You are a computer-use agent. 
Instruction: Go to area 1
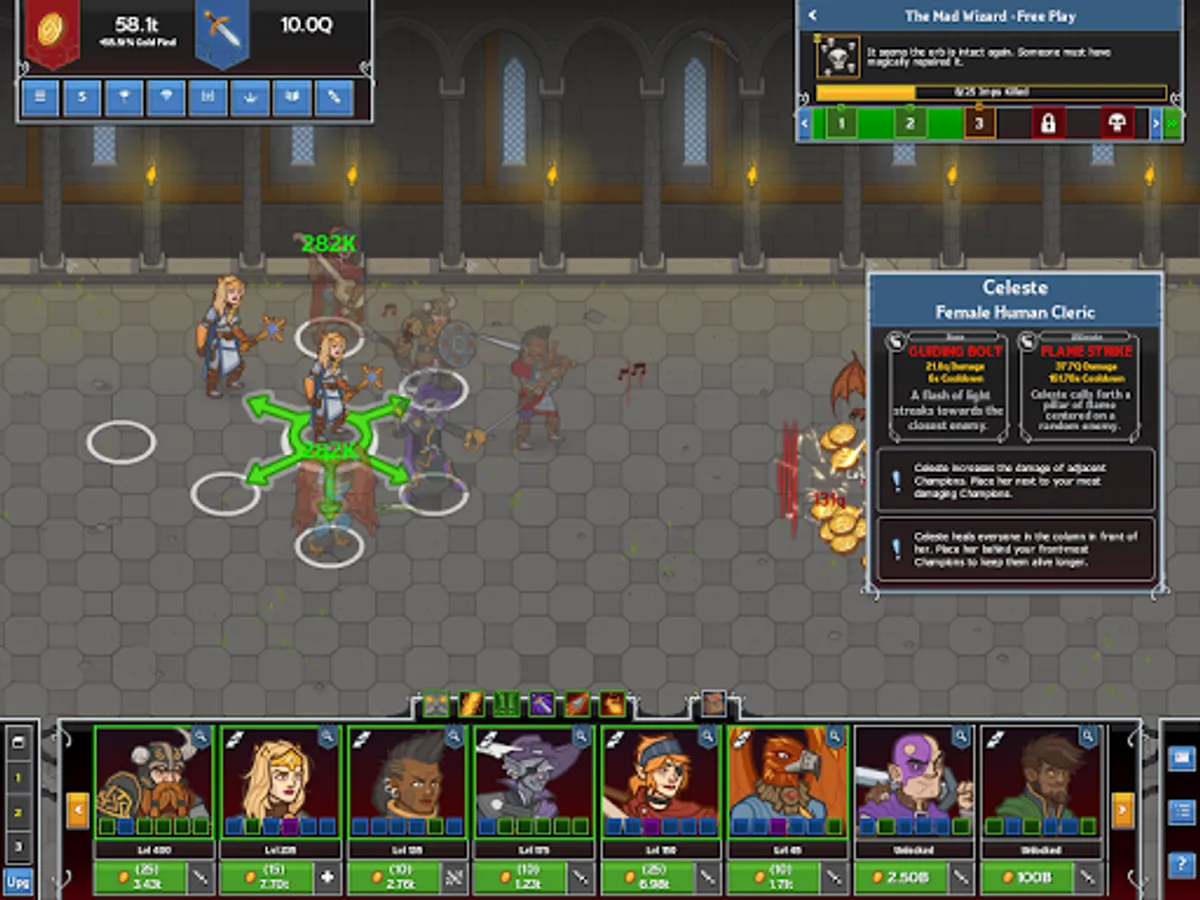(x=841, y=123)
